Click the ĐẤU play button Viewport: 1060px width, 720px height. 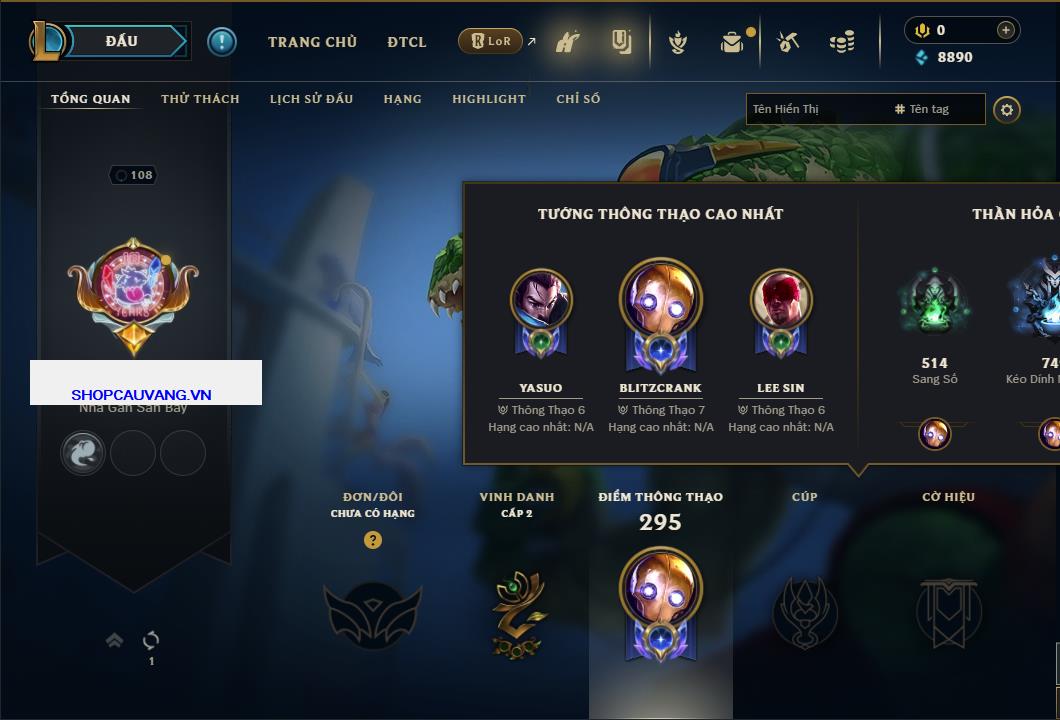(122, 41)
